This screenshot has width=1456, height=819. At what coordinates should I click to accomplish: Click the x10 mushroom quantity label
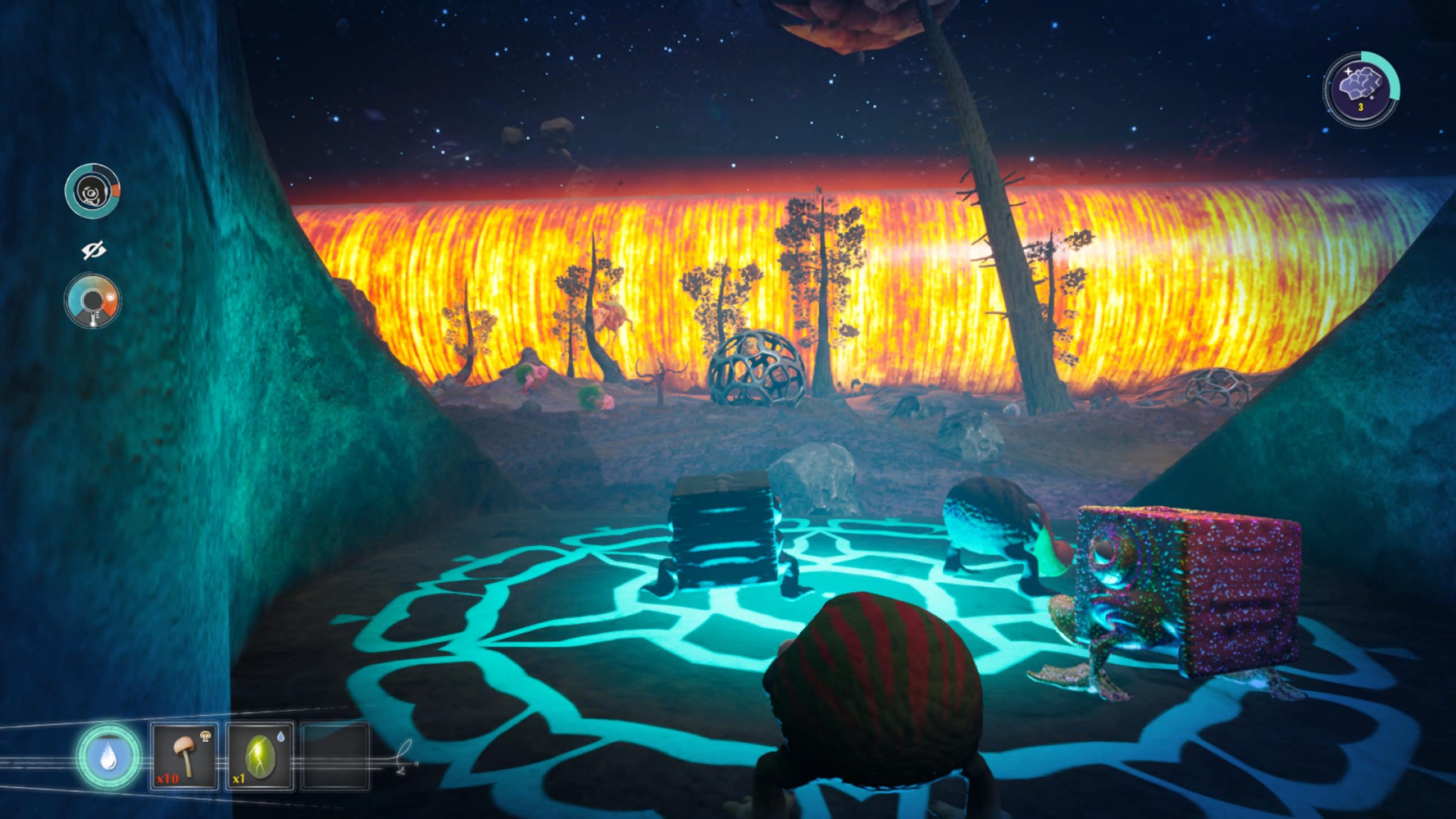[168, 780]
